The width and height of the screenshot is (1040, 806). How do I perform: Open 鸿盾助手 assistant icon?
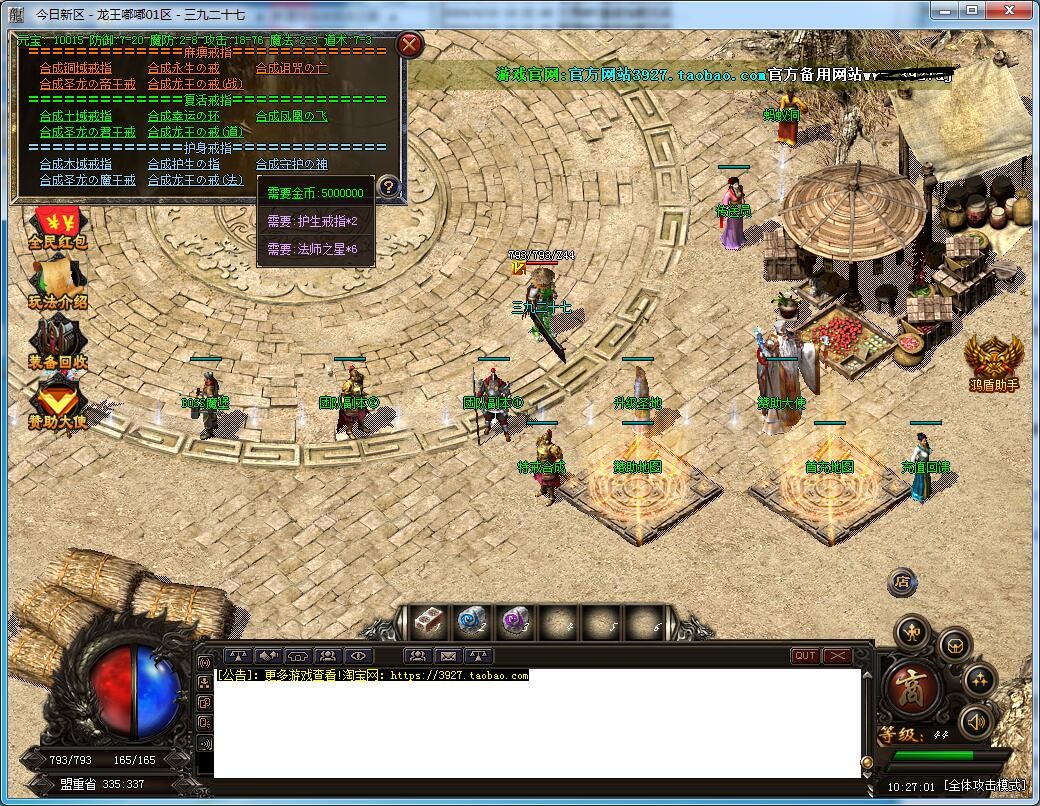pos(993,361)
